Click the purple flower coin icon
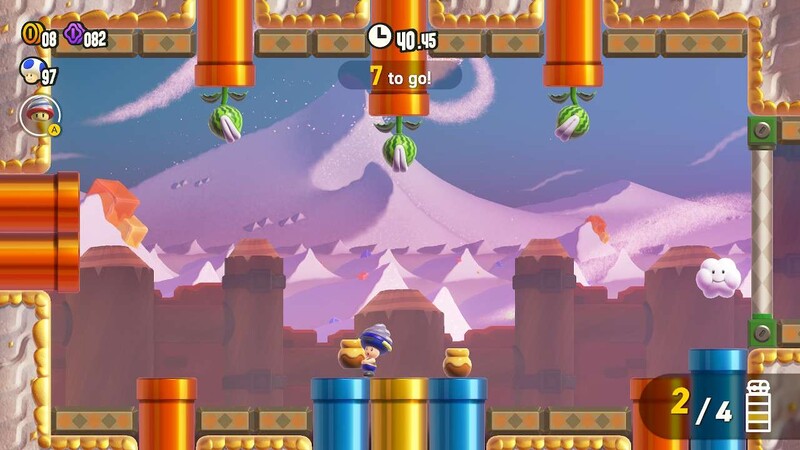Image resolution: width=800 pixels, height=450 pixels. coord(73,36)
